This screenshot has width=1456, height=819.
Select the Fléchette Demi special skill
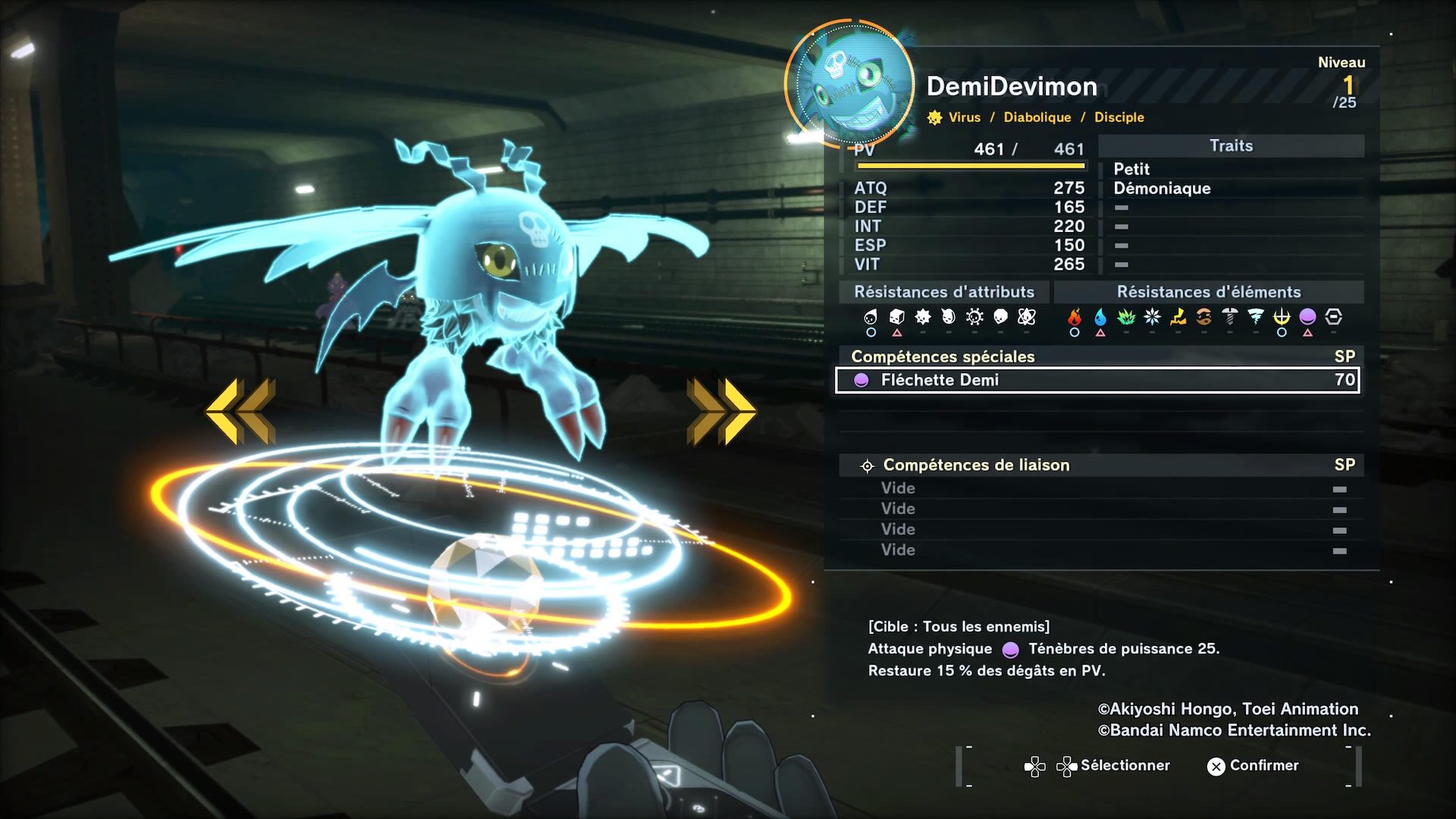click(1097, 380)
